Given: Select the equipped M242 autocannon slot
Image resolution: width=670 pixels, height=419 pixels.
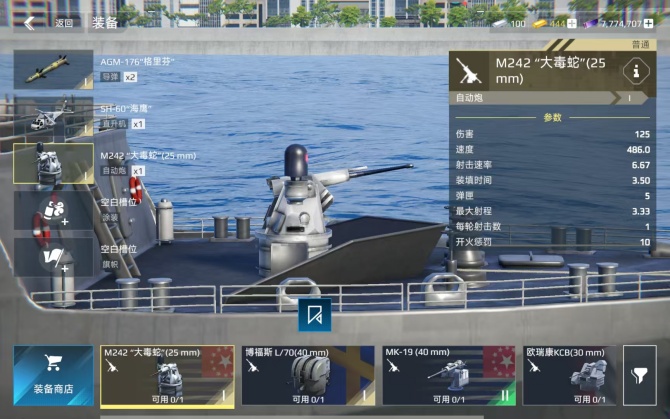Looking at the screenshot, I should [52, 163].
